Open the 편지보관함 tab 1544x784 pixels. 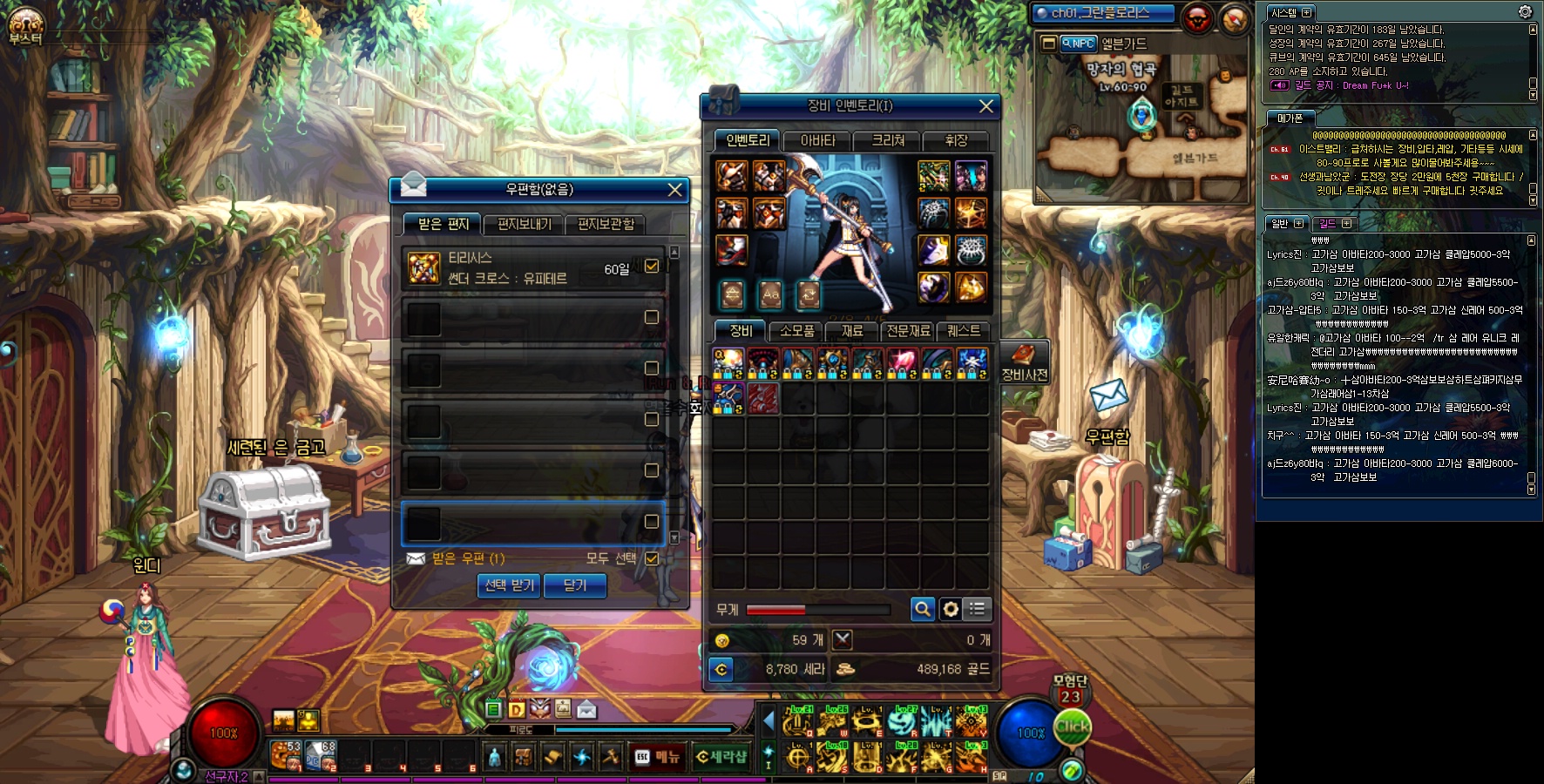[x=606, y=225]
